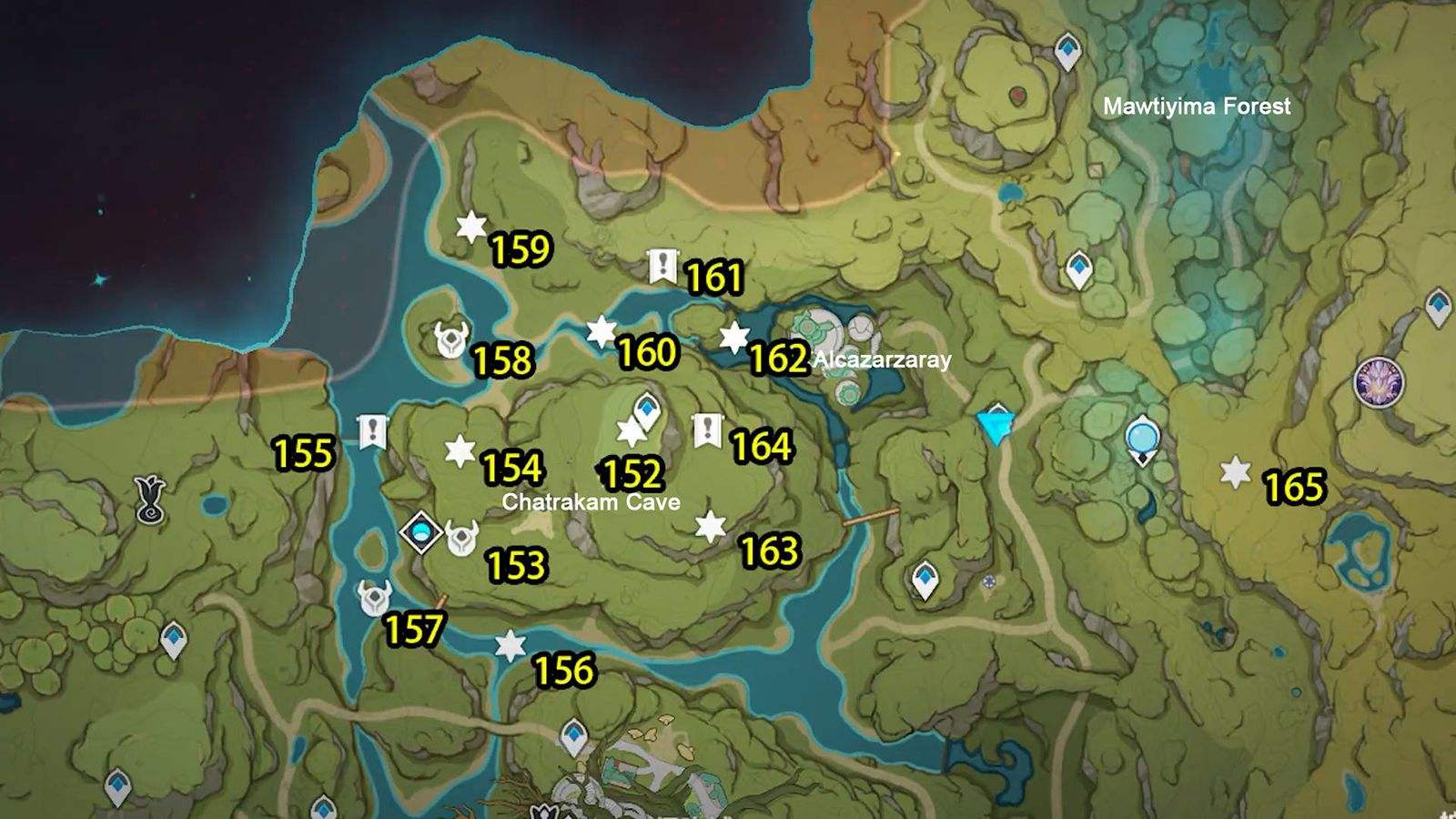Click the teleport pin above star 152
The image size is (1456, 819).
pos(646,409)
